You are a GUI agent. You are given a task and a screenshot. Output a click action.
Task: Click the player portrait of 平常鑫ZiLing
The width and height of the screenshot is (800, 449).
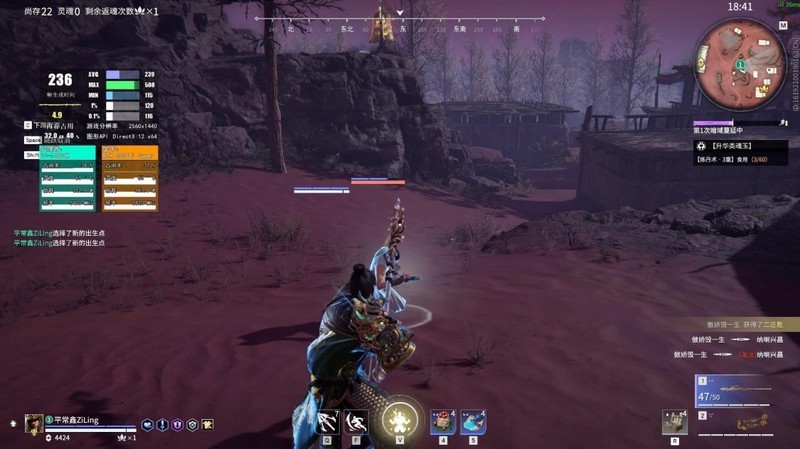(x=34, y=423)
